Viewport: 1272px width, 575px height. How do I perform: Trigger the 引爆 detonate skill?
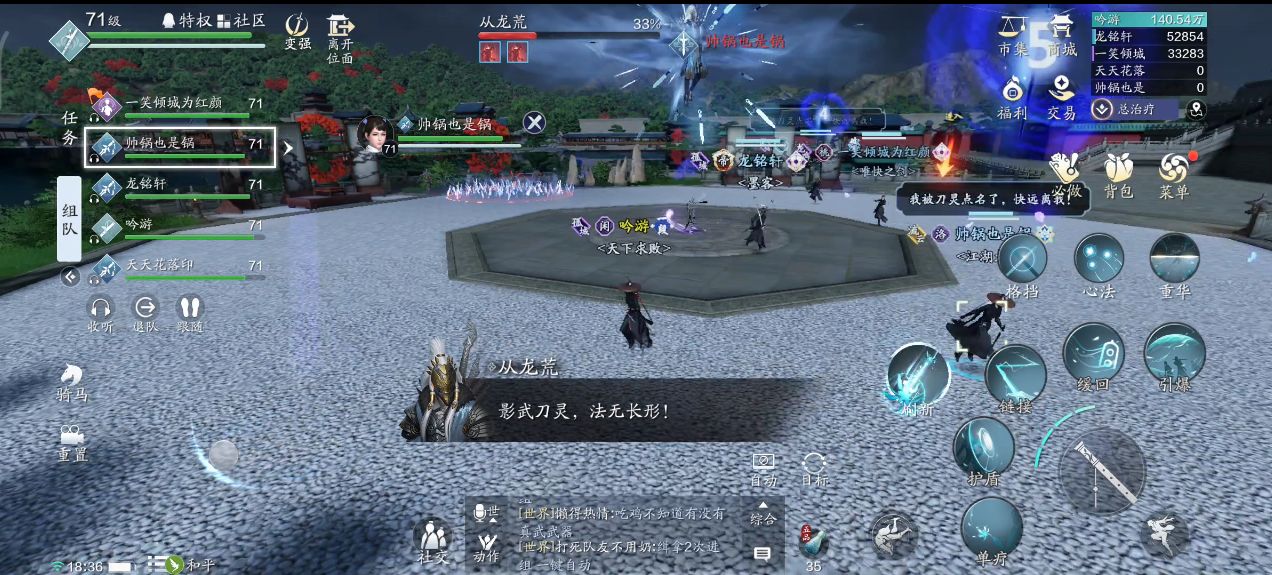coord(1174,352)
